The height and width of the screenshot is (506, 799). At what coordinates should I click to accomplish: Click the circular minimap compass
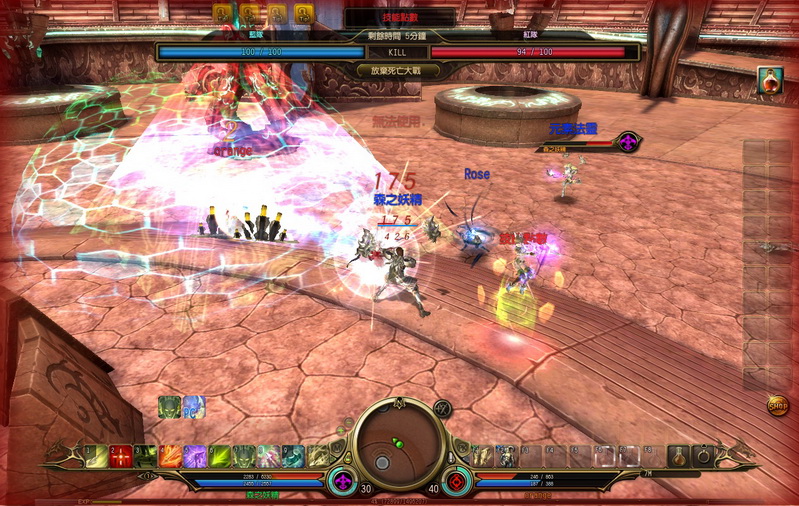click(x=399, y=440)
